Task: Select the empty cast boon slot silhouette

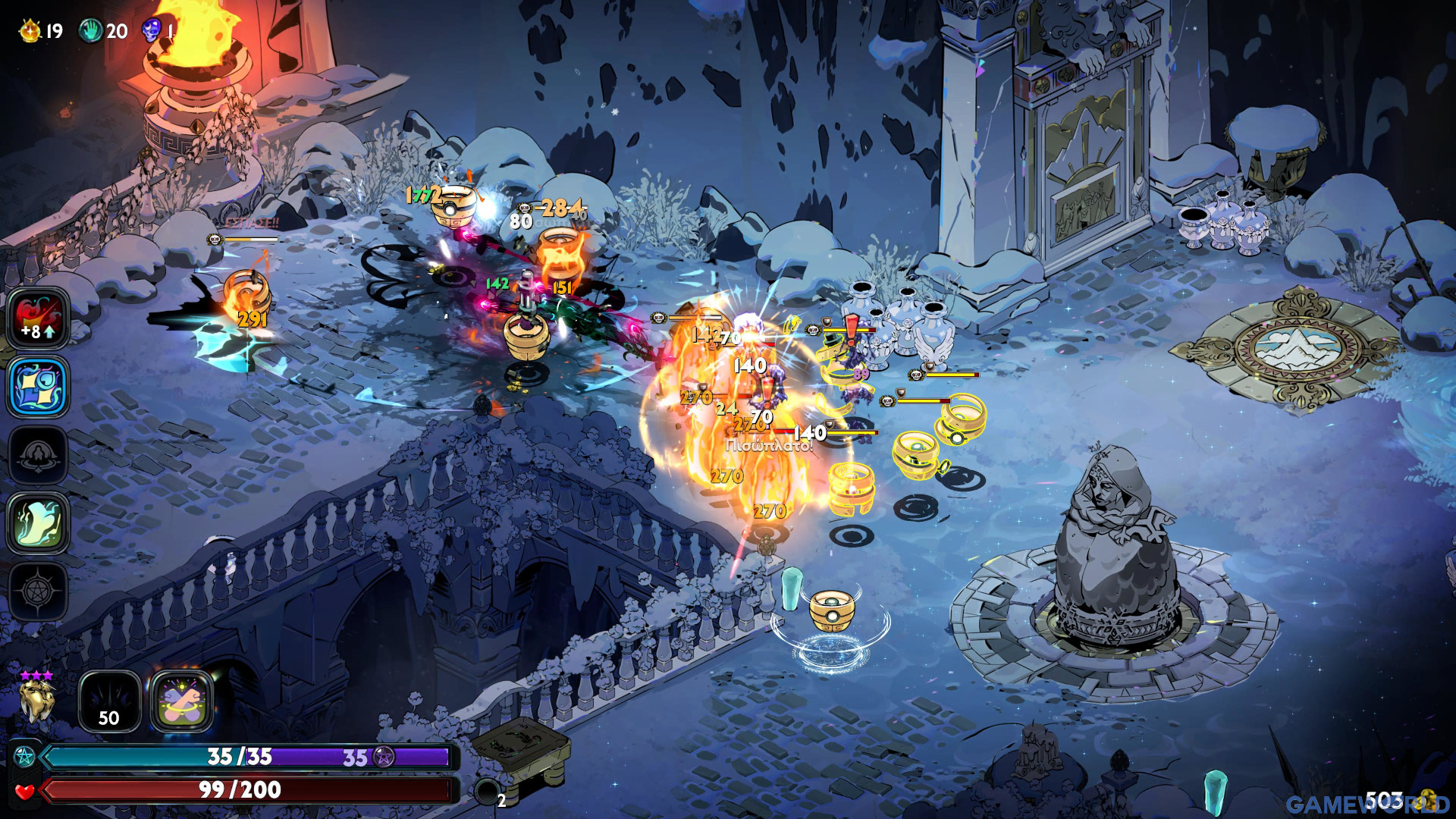Action: 38,455
